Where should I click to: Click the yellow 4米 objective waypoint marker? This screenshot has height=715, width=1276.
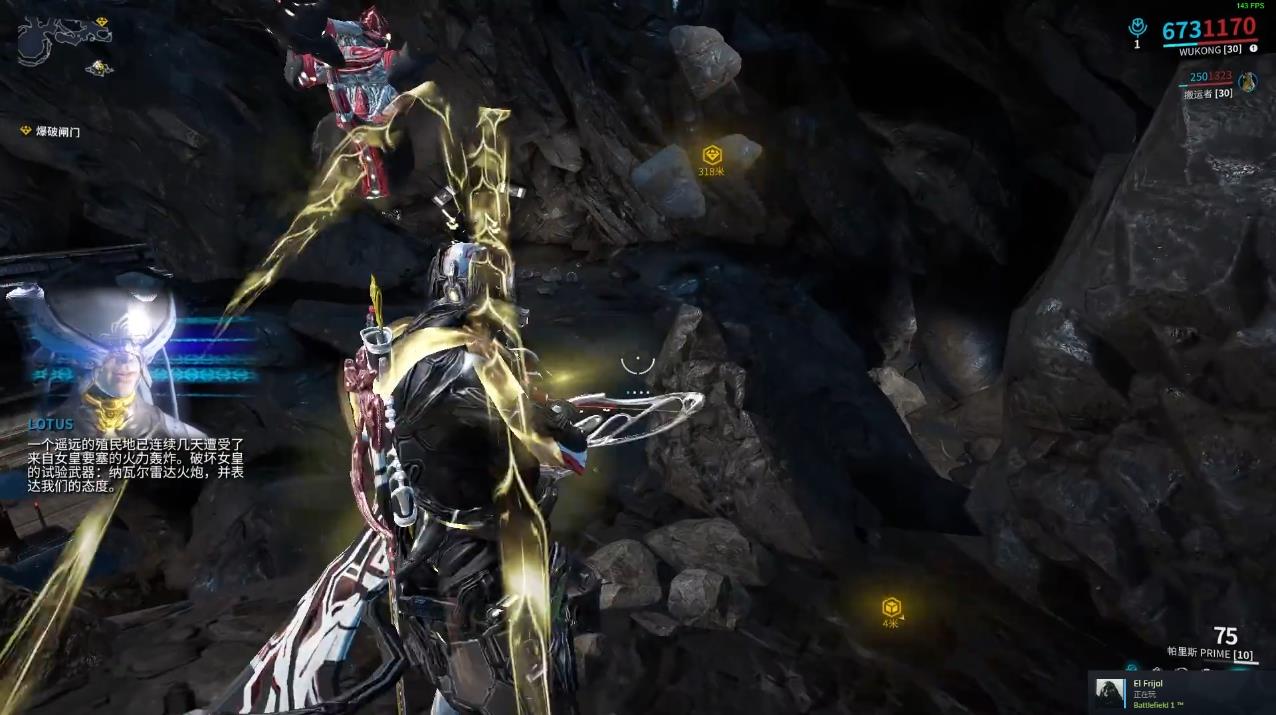(x=890, y=607)
